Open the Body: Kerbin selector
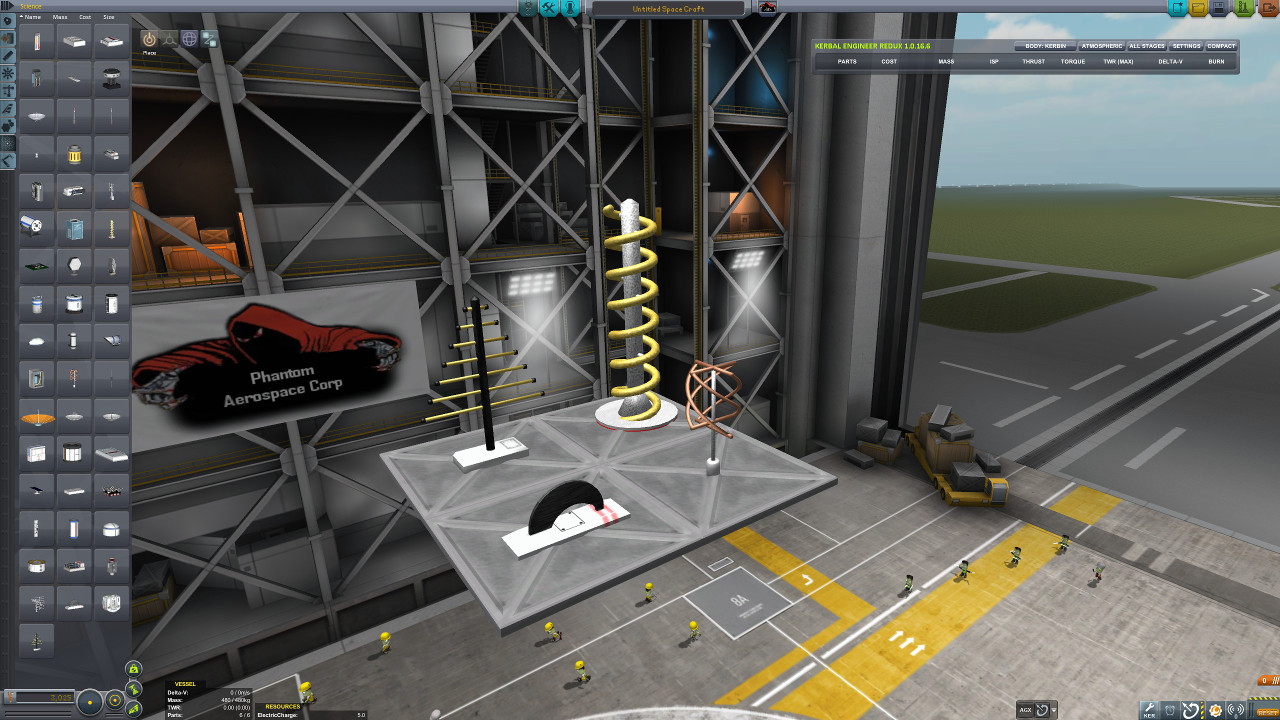The image size is (1280, 720). pyautogui.click(x=1045, y=46)
